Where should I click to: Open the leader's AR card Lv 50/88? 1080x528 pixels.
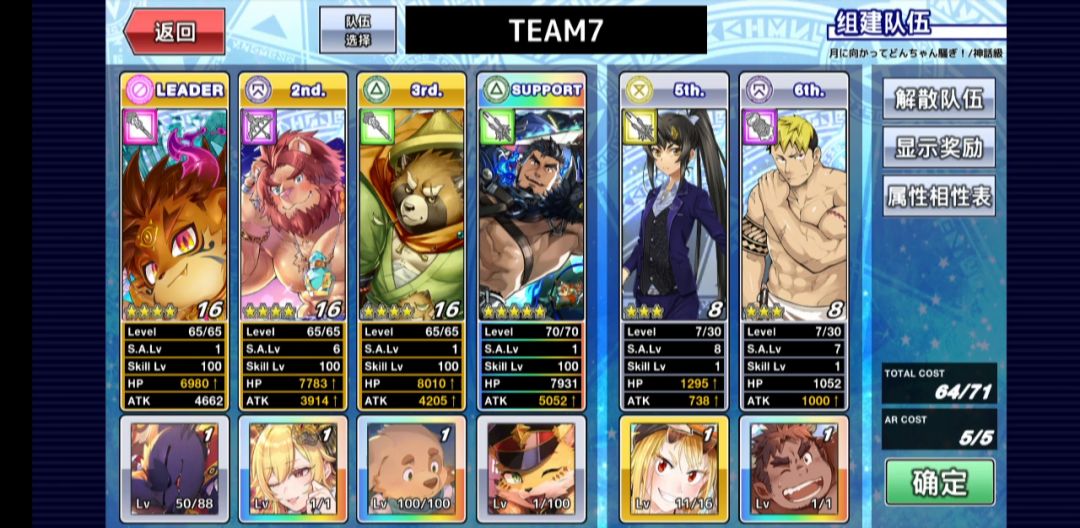pos(175,468)
